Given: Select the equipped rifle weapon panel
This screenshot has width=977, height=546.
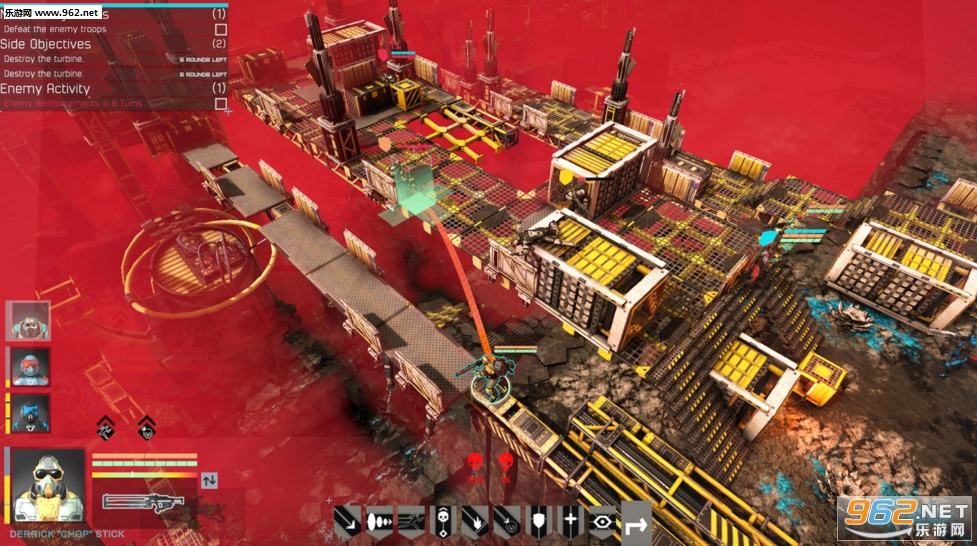Looking at the screenshot, I should (x=145, y=501).
